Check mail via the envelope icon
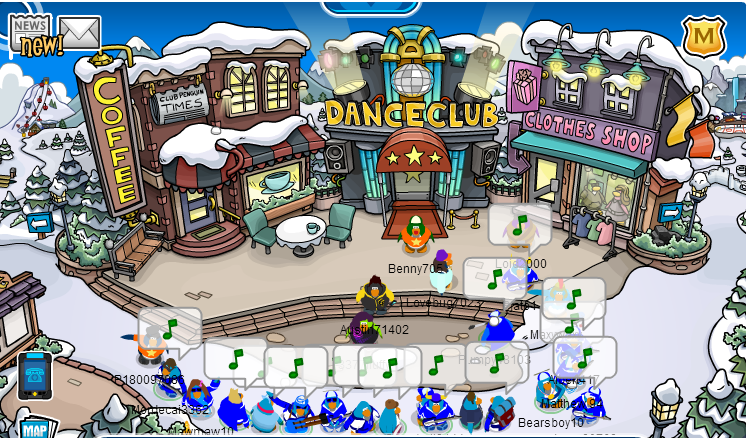Viewport: 748px width, 438px height. 80,32
